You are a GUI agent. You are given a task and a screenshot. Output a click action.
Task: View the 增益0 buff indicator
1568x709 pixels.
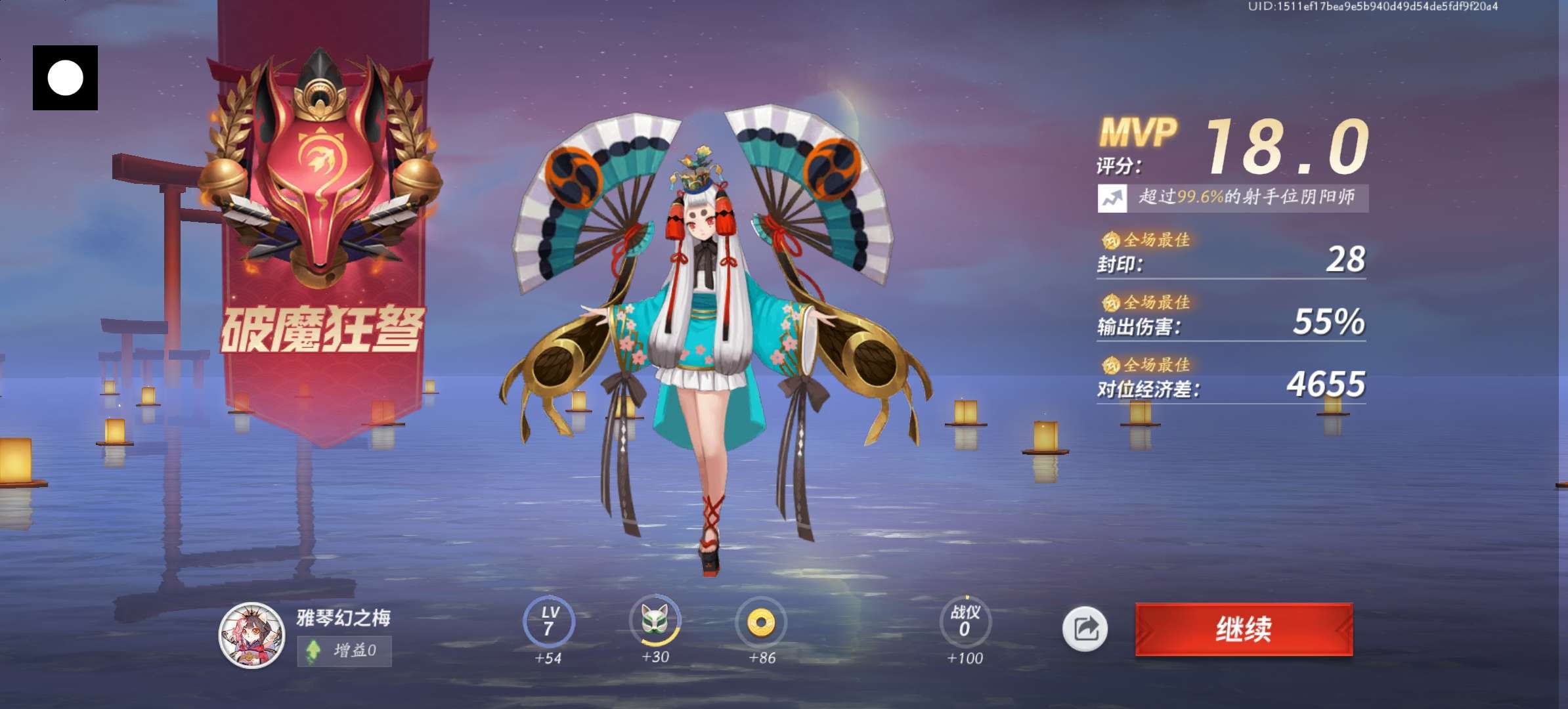(344, 651)
